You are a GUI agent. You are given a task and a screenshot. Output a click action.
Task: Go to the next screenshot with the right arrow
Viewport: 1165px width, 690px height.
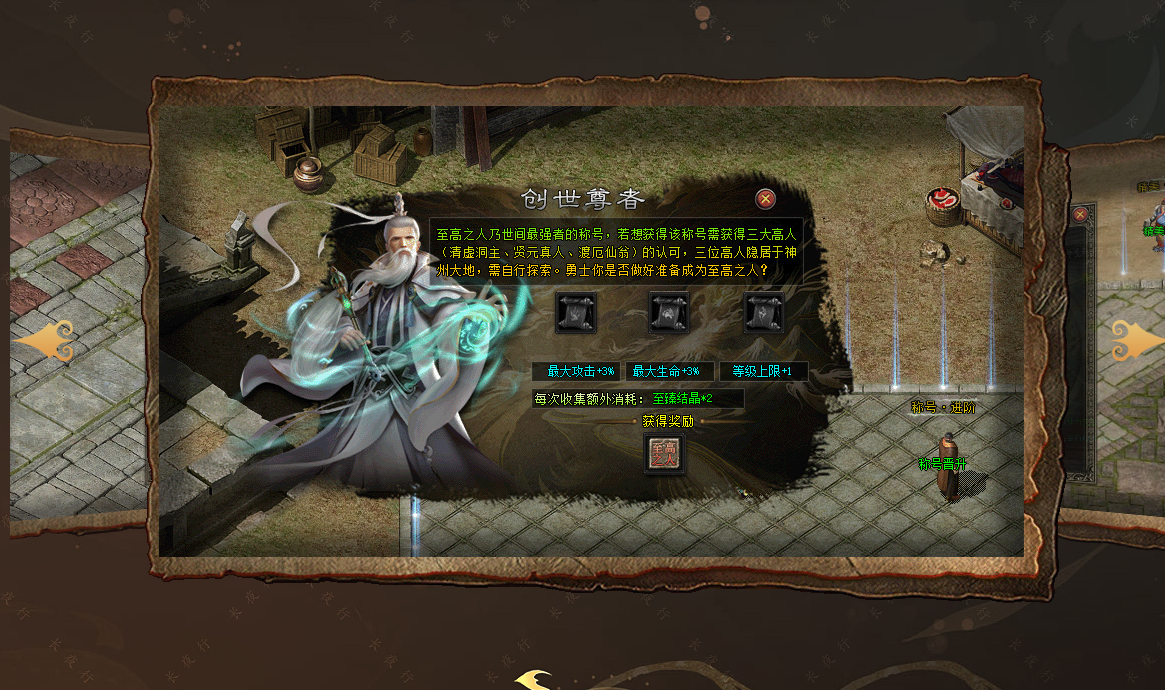(x=1137, y=340)
